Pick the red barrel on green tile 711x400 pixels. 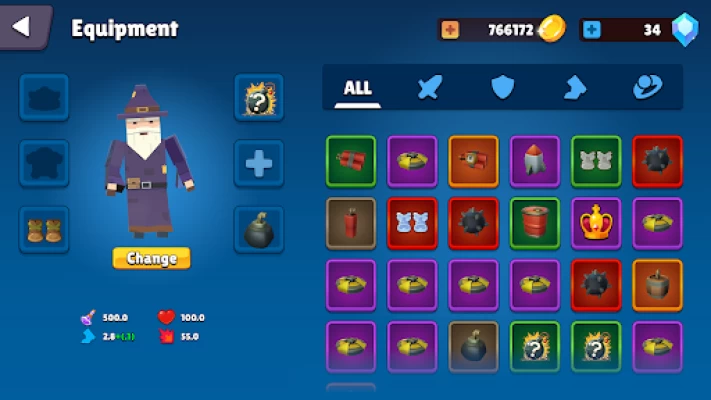535,222
